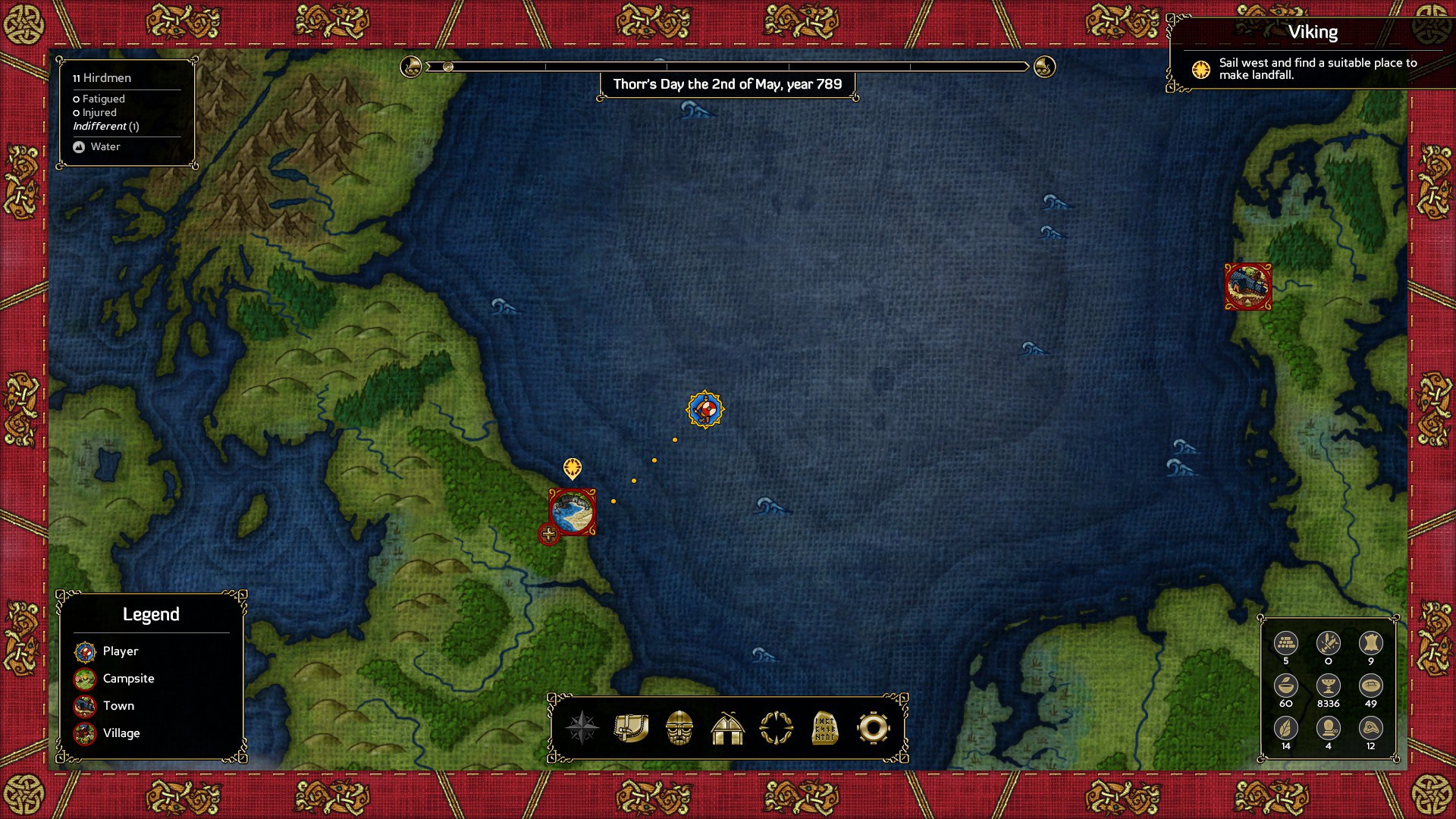
Task: Click the Water supply indicator
Action: pos(97,146)
